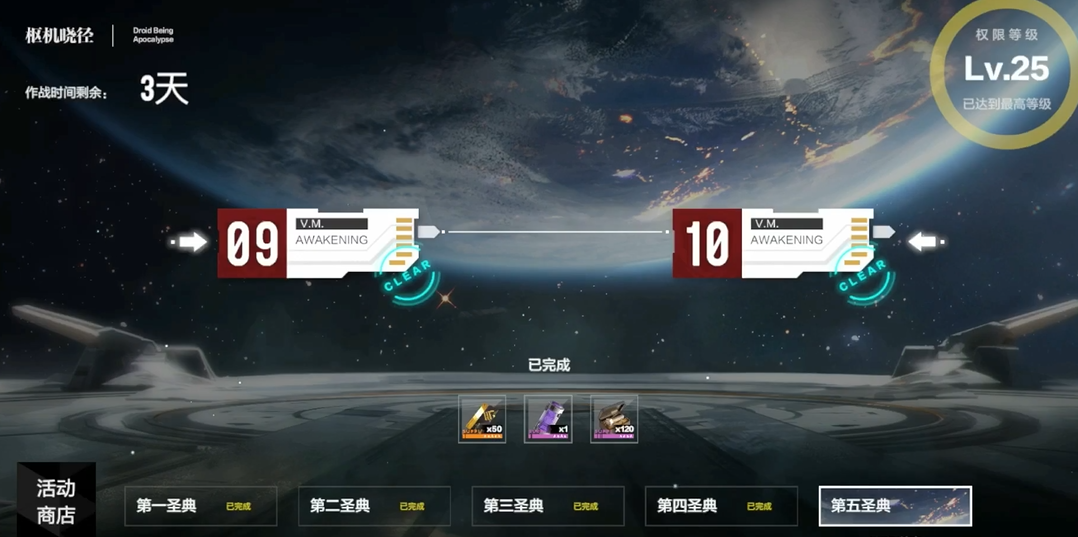
Task: View the x120 reward item
Action: [614, 418]
